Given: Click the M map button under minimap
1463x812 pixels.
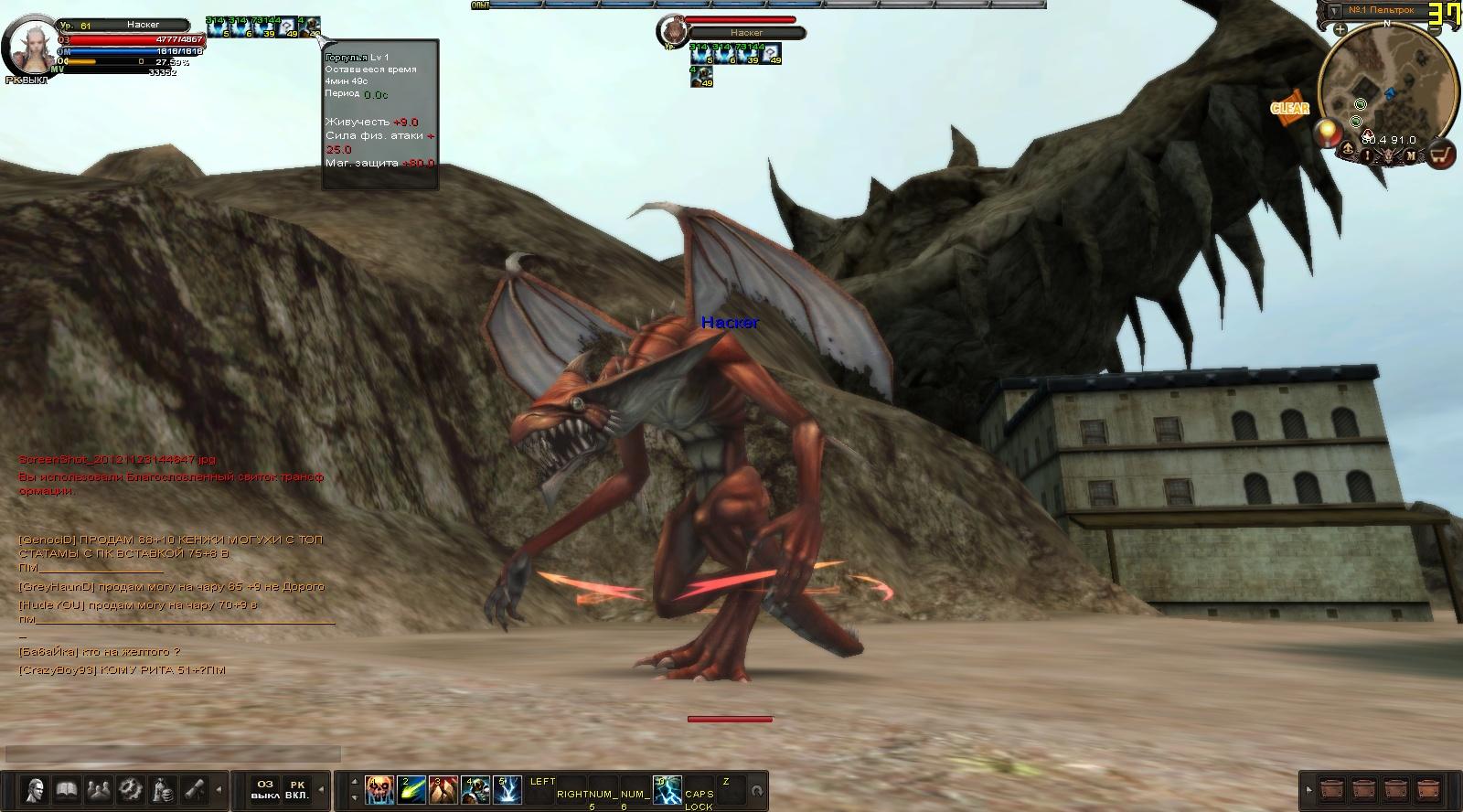Looking at the screenshot, I should pyautogui.click(x=1411, y=155).
